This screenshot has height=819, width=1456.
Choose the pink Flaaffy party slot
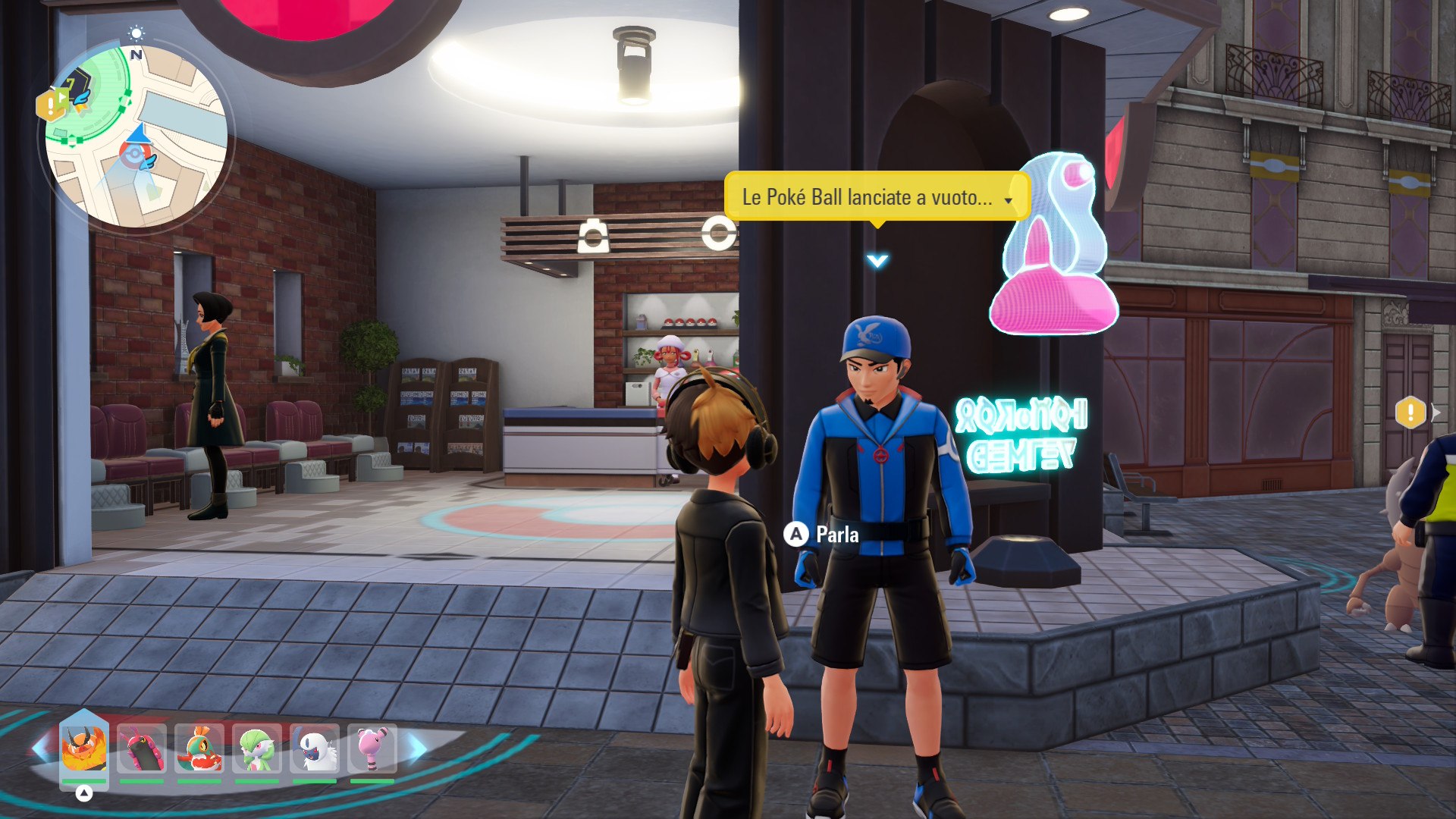pyautogui.click(x=372, y=748)
